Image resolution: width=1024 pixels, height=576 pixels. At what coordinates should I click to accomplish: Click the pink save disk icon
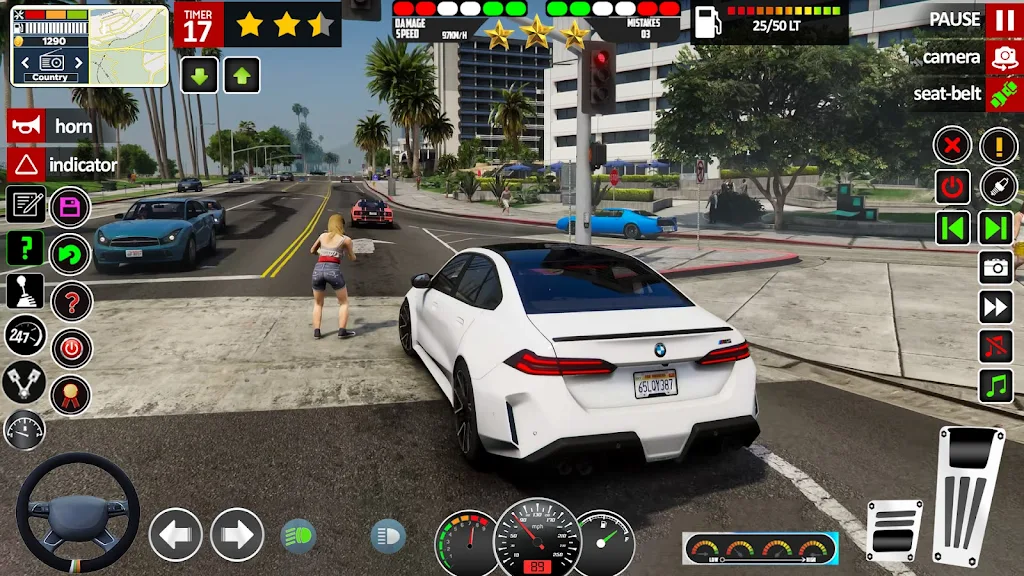point(70,208)
